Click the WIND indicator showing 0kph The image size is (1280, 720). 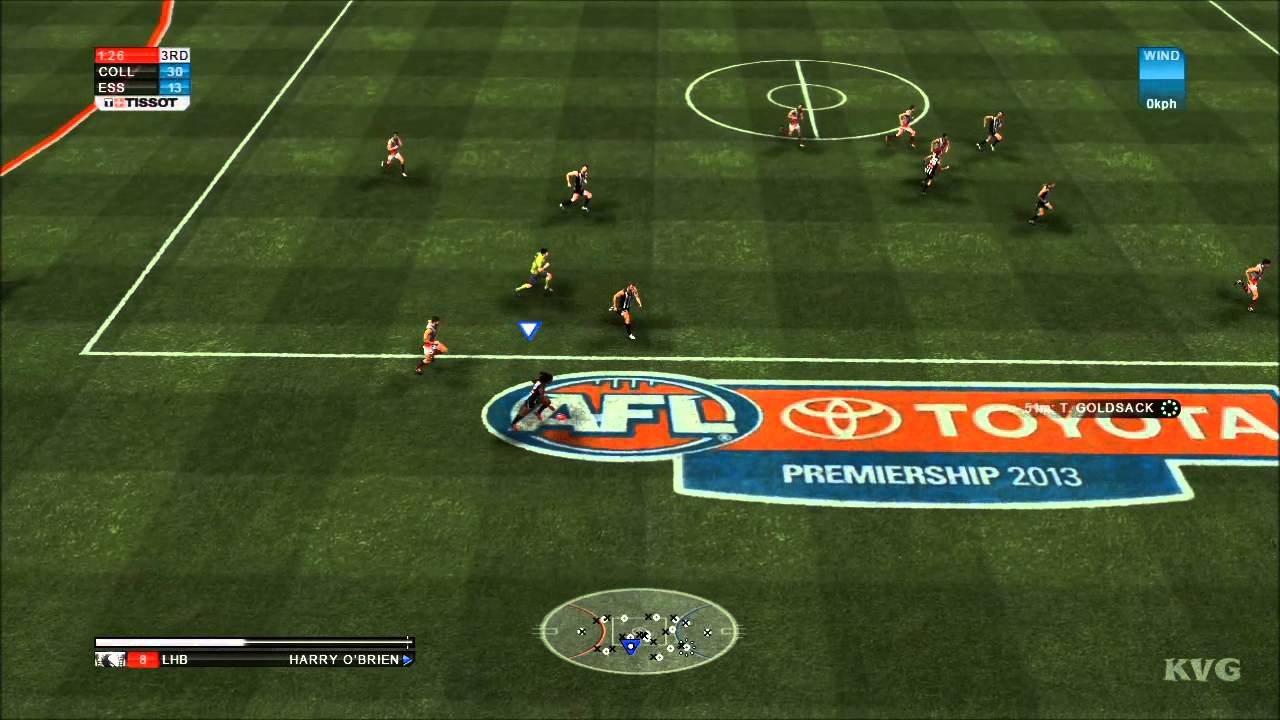click(1162, 80)
